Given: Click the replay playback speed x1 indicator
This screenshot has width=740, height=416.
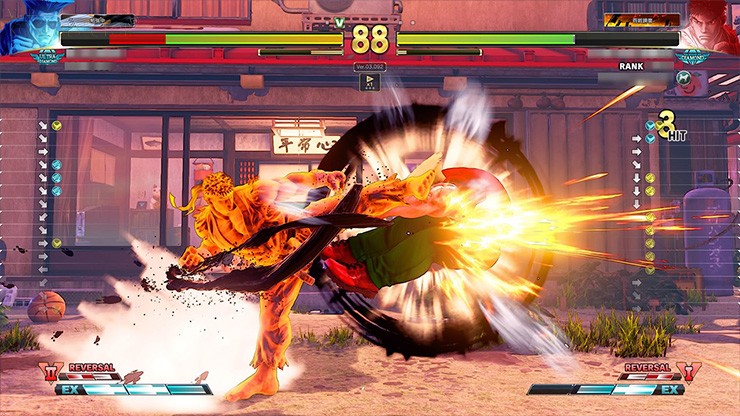Looking at the screenshot, I should (x=369, y=82).
